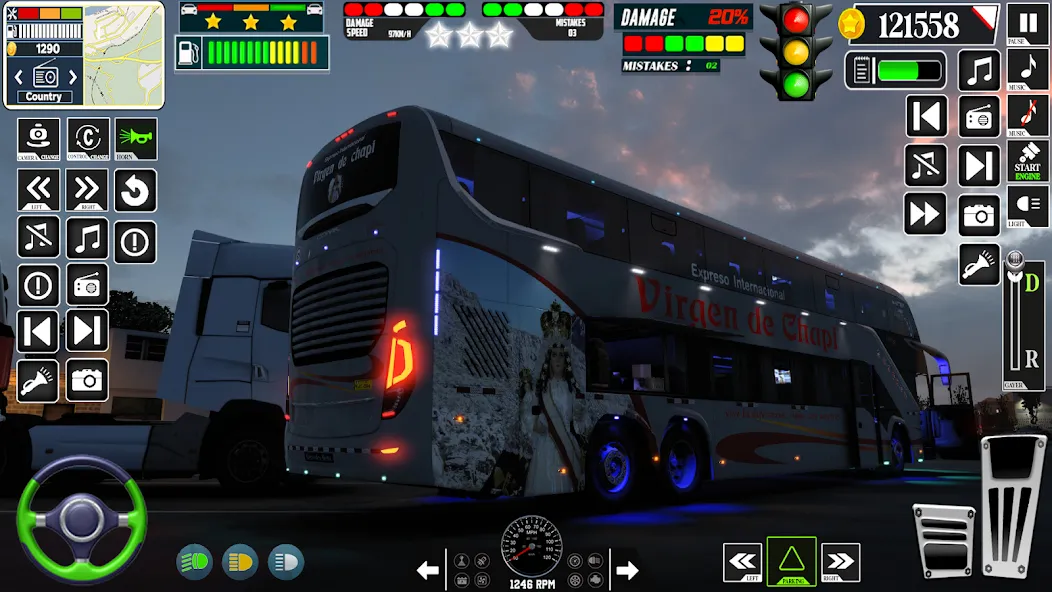Select the fast-forward double triangle icon
Viewport: 1052px width, 592px height.
tap(926, 214)
